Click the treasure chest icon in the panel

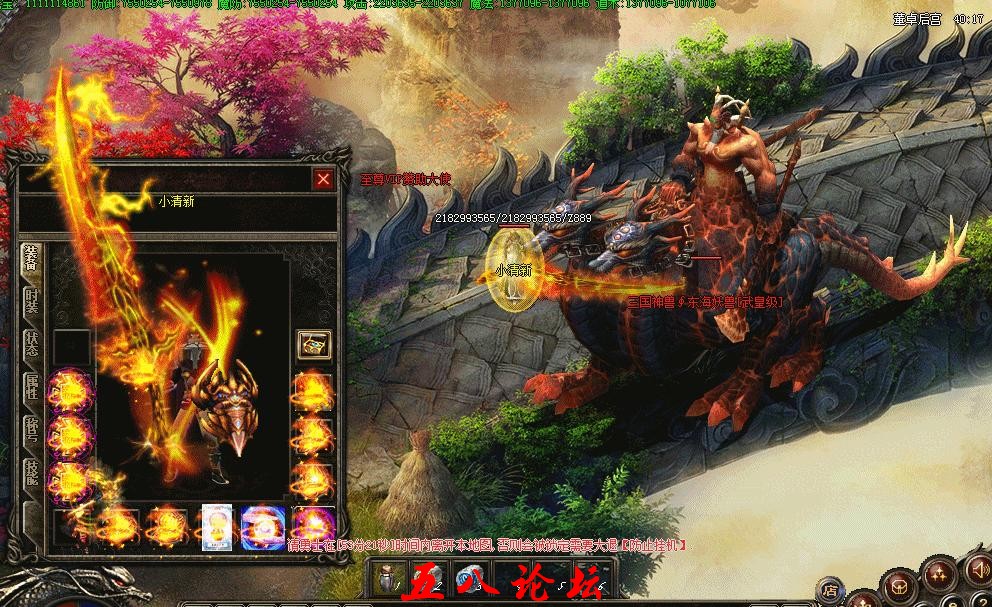312,344
